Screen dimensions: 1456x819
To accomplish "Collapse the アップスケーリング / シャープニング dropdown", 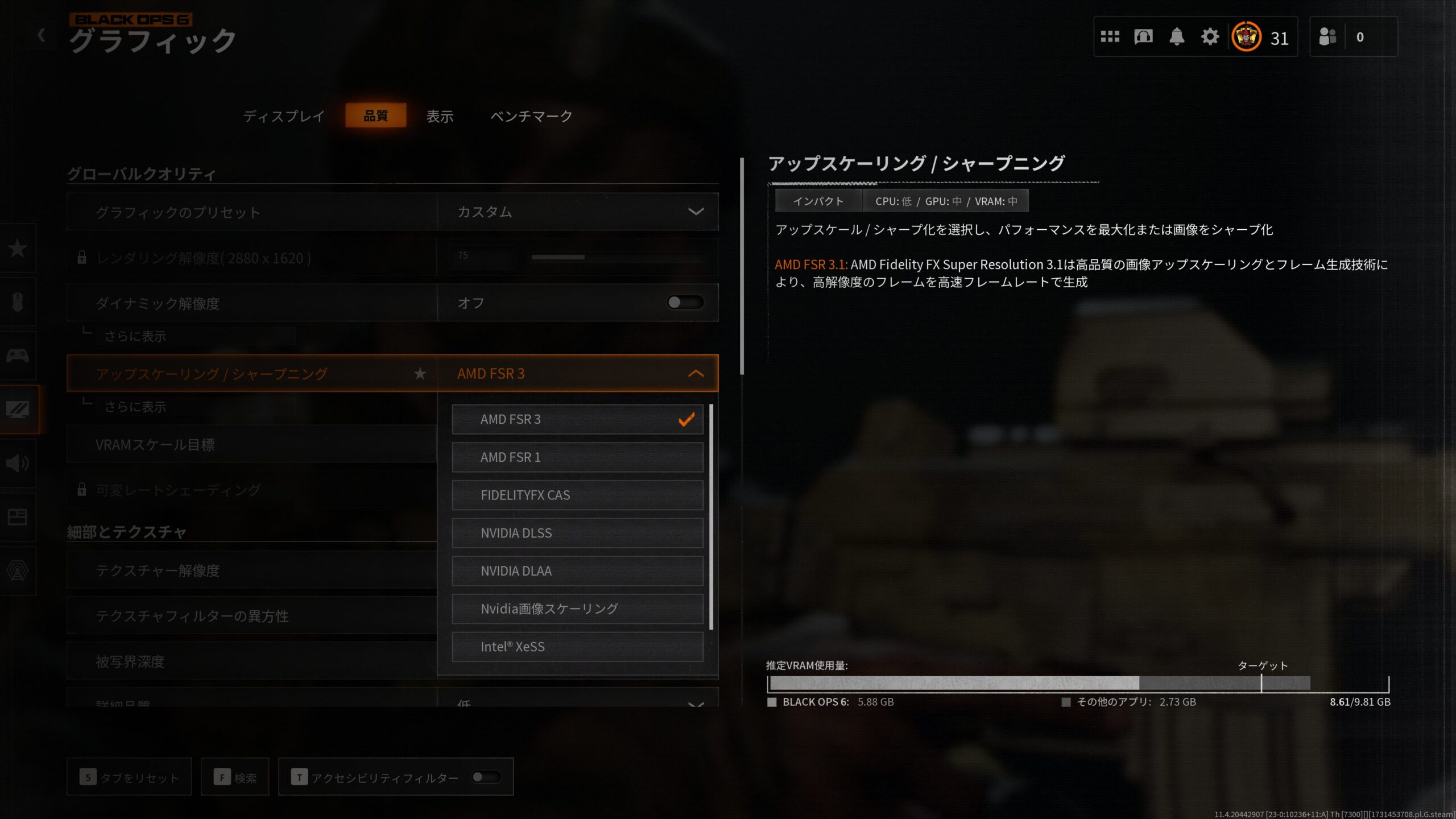I will tap(696, 374).
